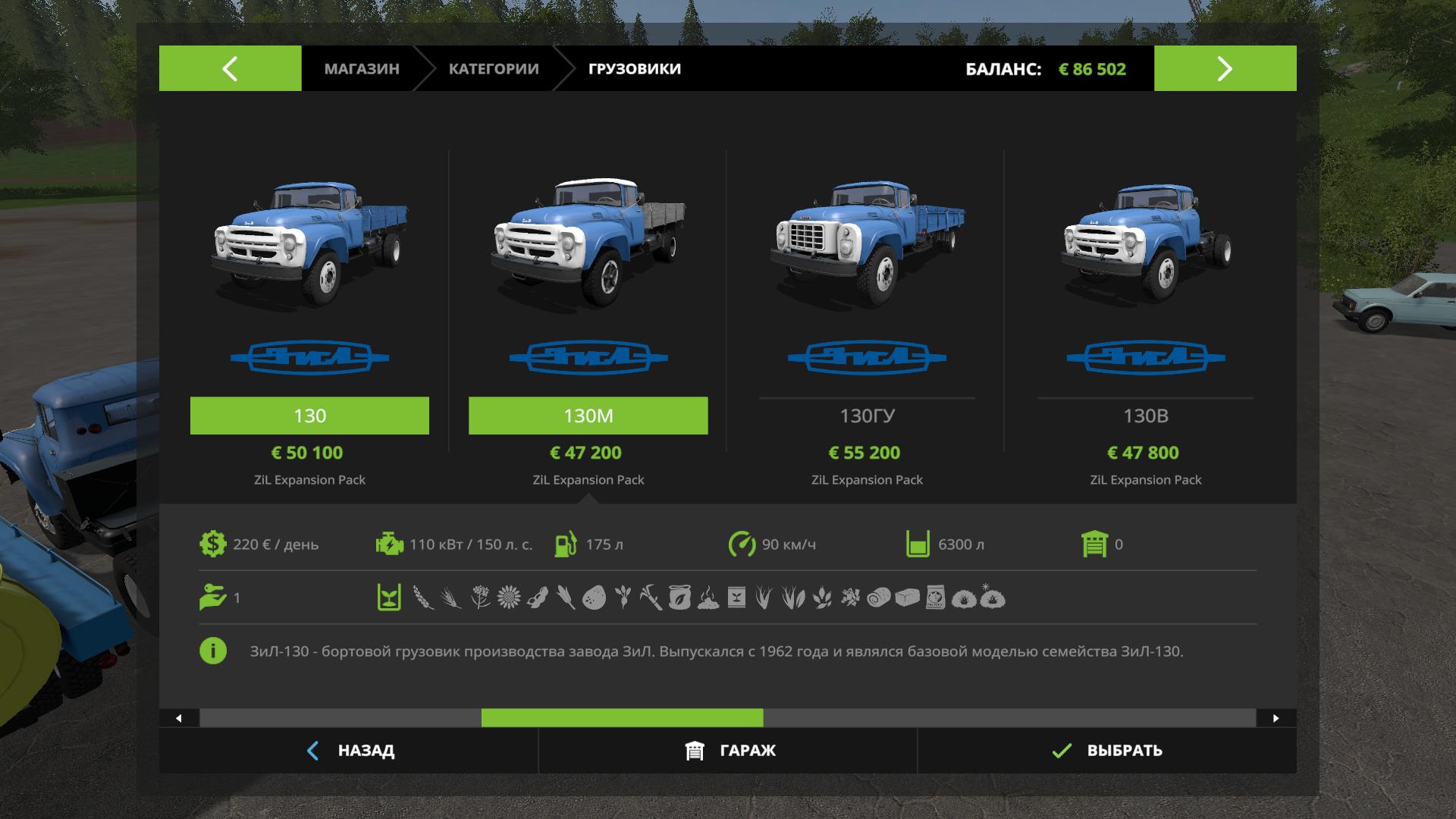Go to next shop page with right arrow
Viewport: 1456px width, 819px height.
[x=1225, y=68]
